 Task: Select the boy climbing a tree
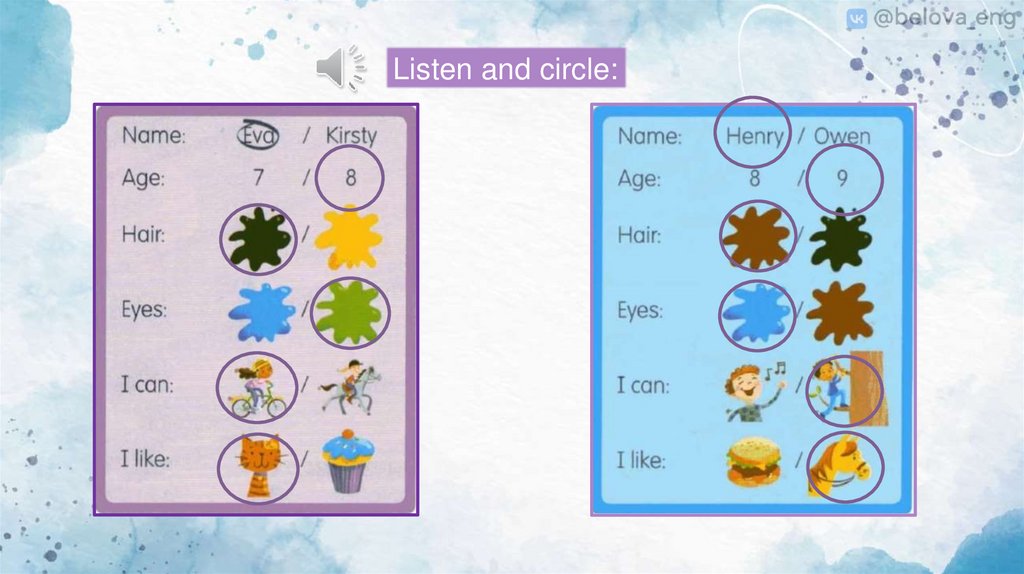click(845, 387)
